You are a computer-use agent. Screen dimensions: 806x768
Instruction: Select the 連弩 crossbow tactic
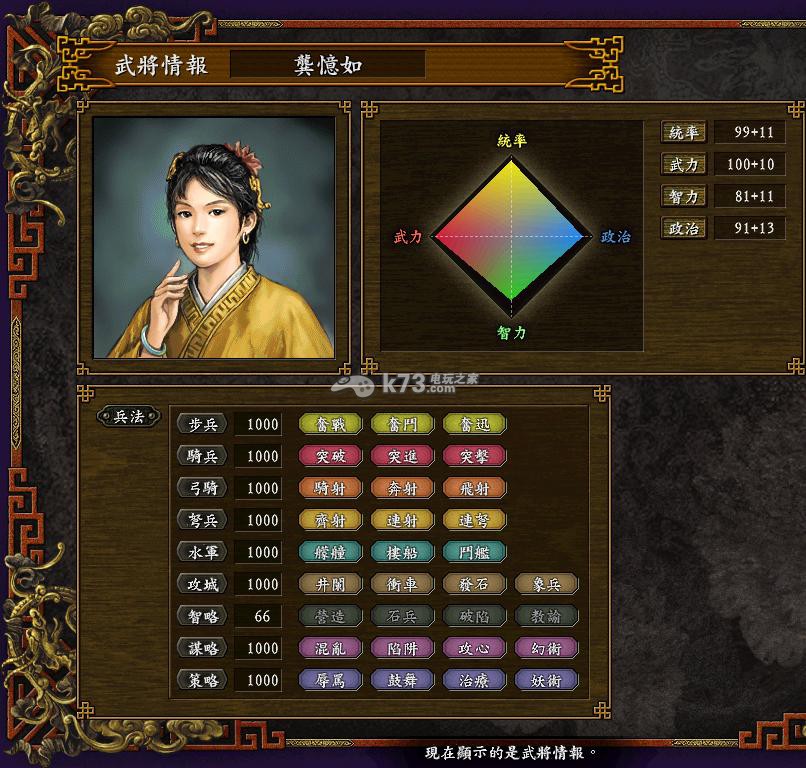click(474, 520)
